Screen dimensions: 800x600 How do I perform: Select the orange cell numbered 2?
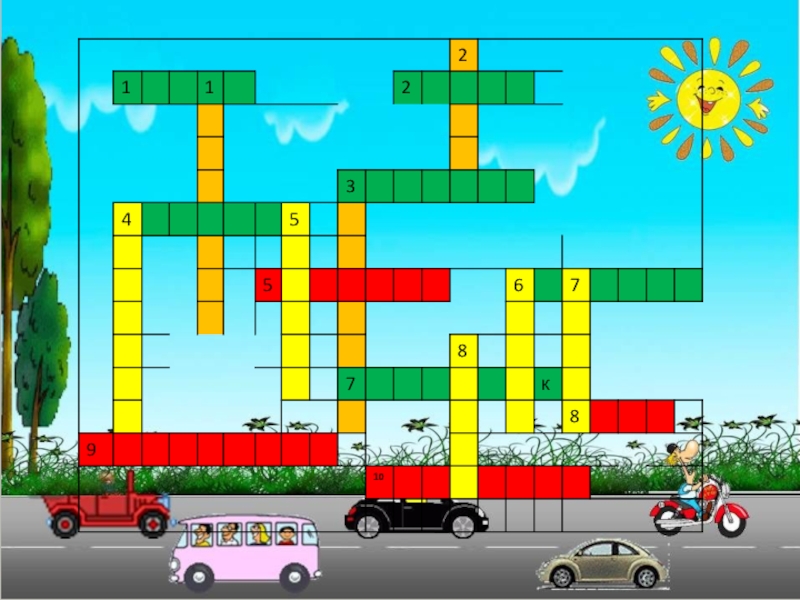pyautogui.click(x=462, y=56)
